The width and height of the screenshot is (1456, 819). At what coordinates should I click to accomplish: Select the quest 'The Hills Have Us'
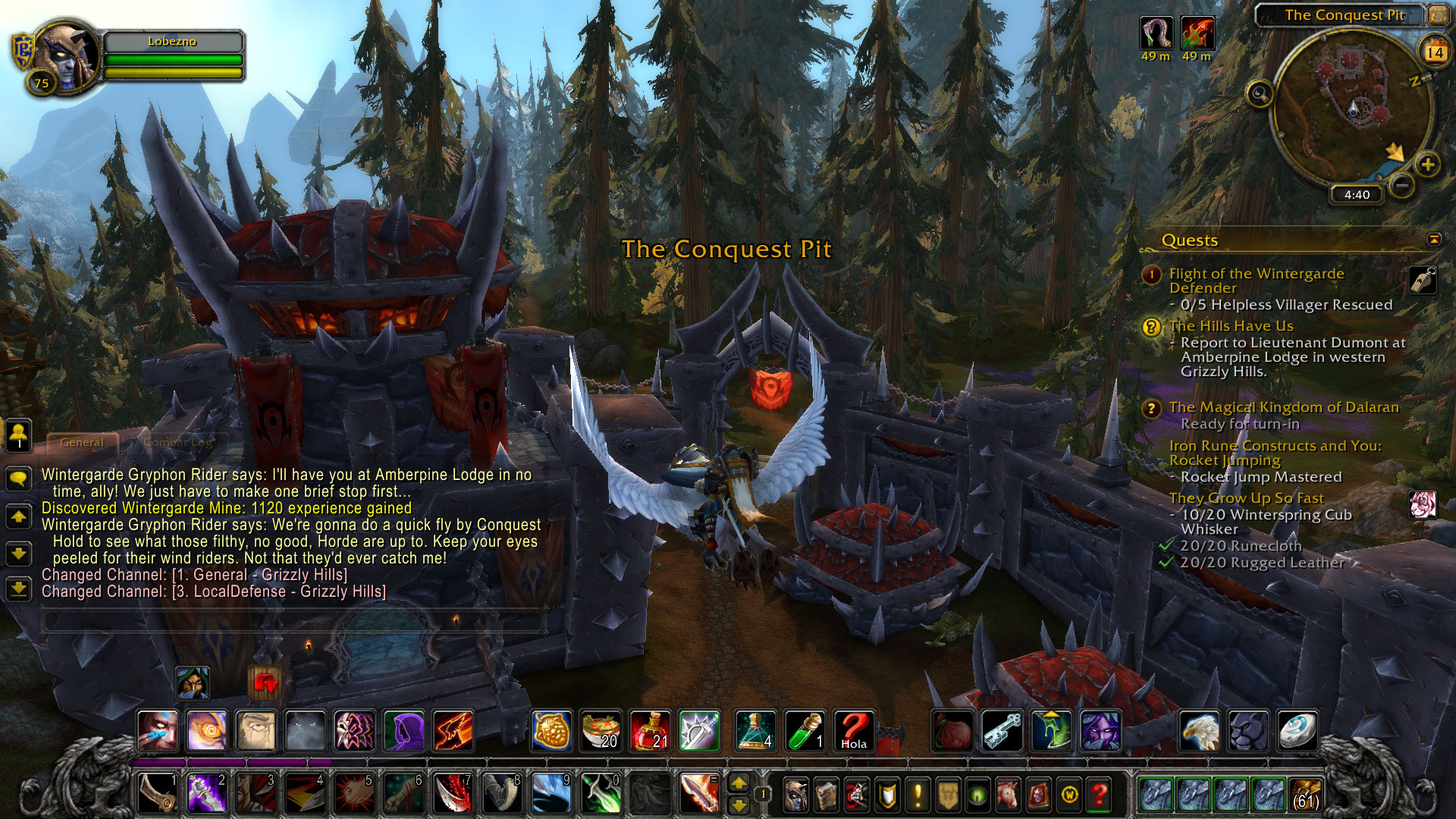[x=1231, y=326]
